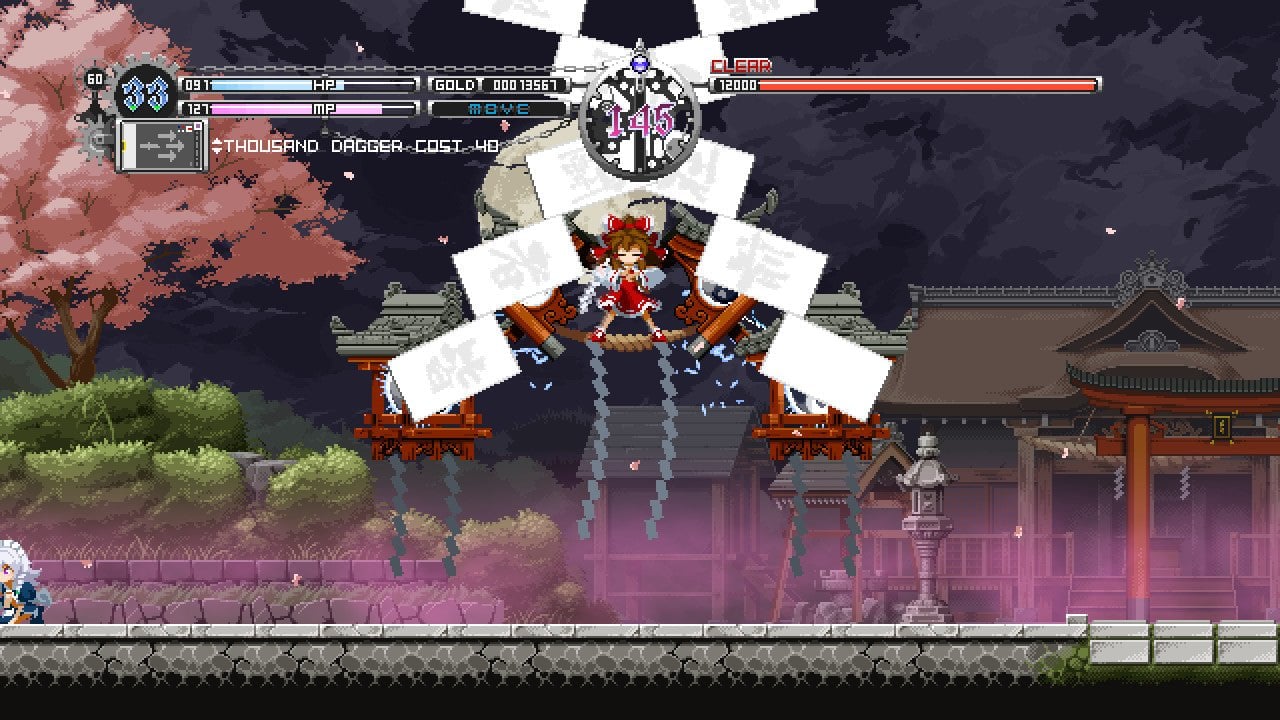1280x720 pixels.
Task: Click the small square indicator on the skill card
Action: coord(197,125)
